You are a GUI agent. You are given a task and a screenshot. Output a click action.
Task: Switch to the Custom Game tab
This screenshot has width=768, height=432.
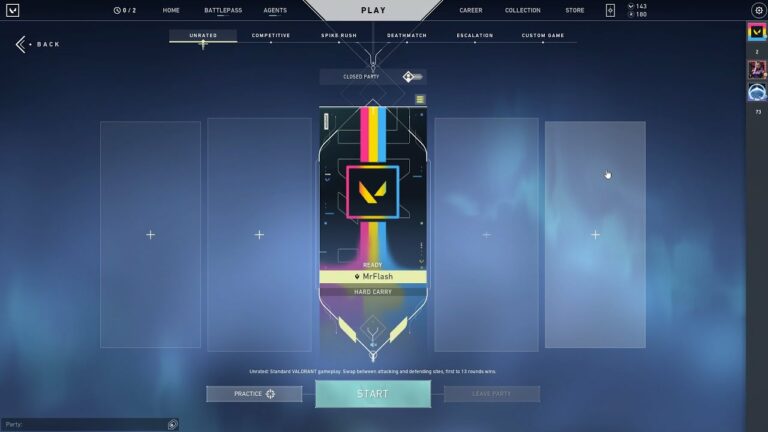tap(543, 35)
